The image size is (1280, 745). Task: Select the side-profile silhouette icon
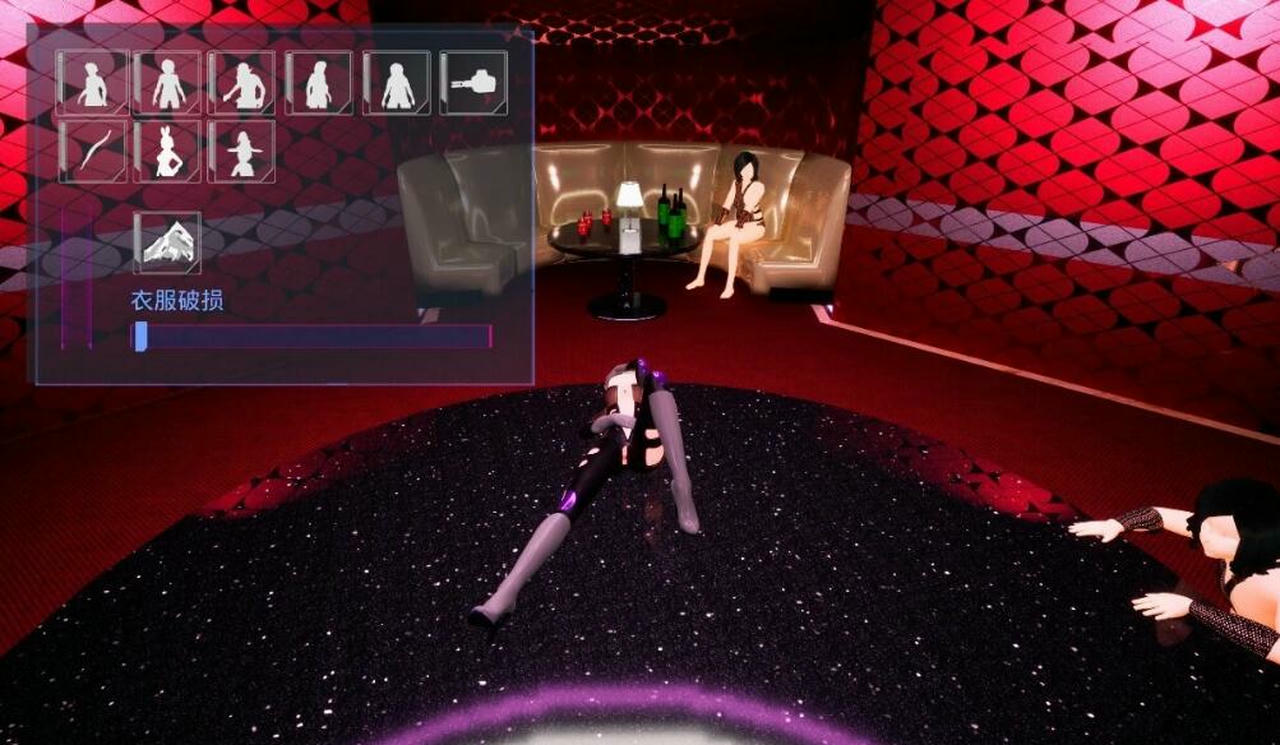(317, 84)
